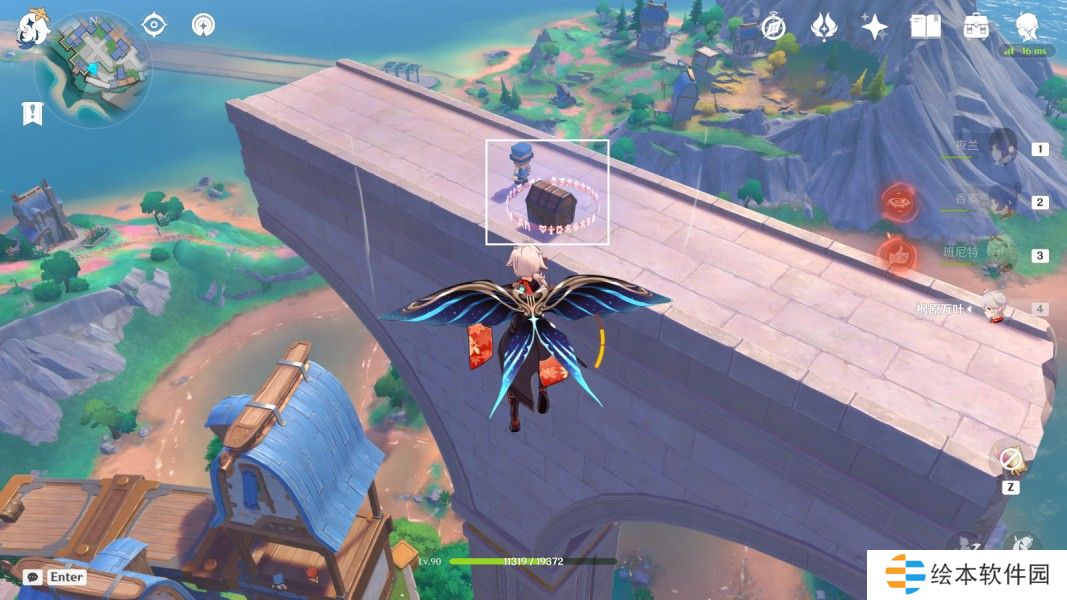
Task: Click the 绘本软件园 watermark logo
Action: click(x=967, y=575)
